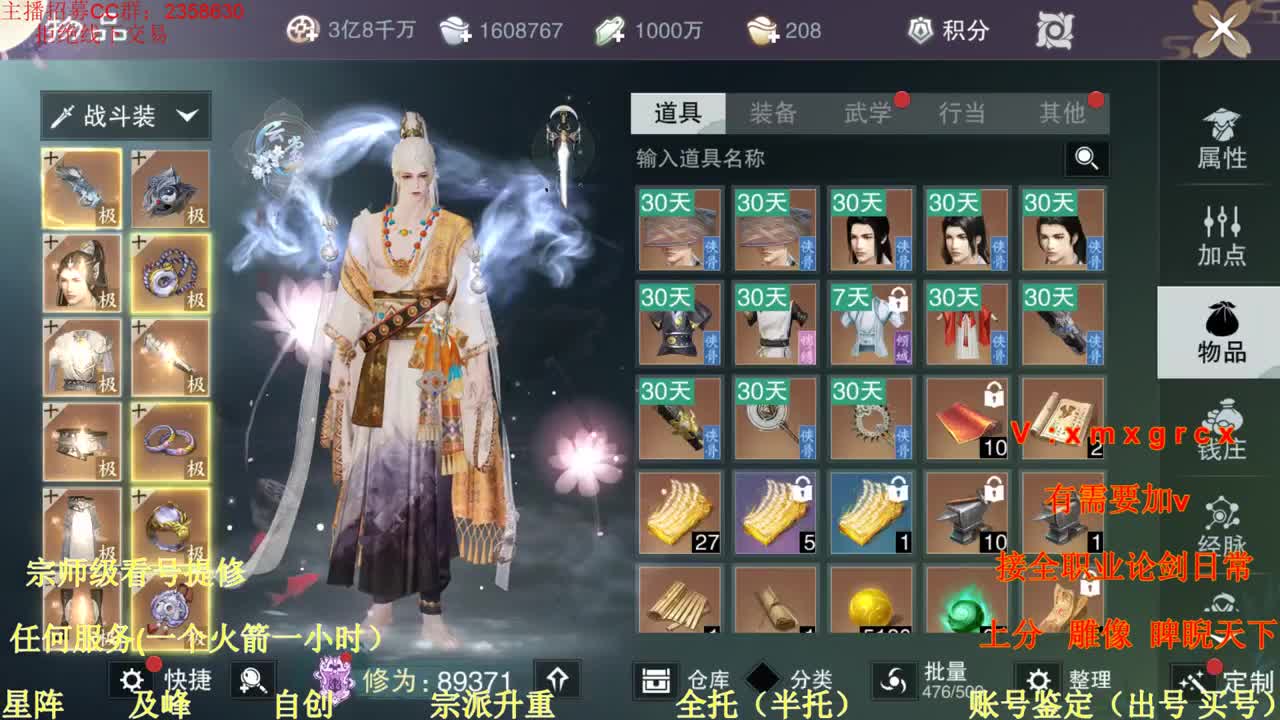Open the 分类 category filter selector
Viewport: 1280px width, 720px height.
coord(762,677)
